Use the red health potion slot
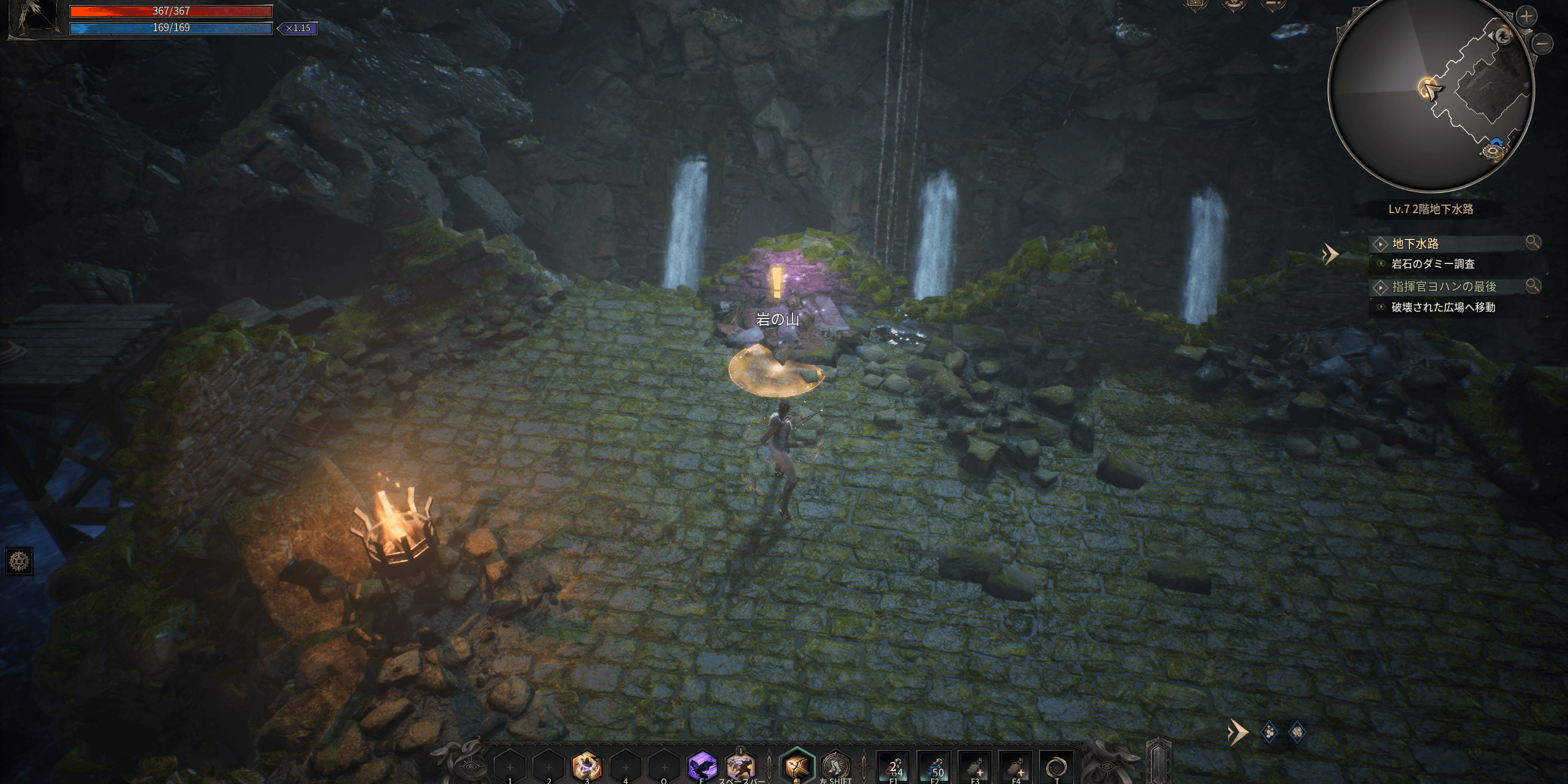 tap(894, 767)
